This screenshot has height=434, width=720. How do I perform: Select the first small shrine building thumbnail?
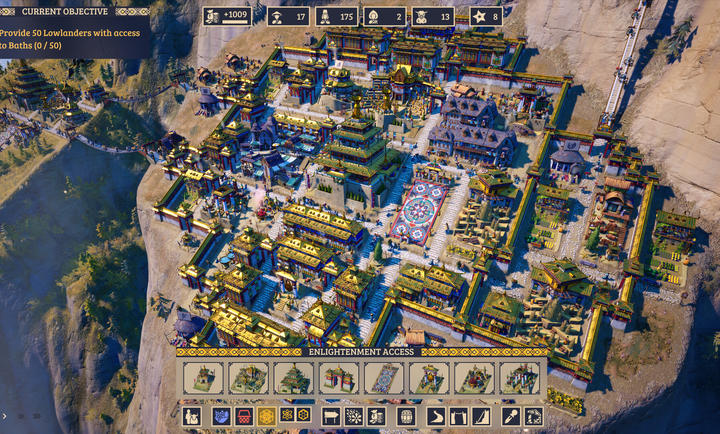202,378
